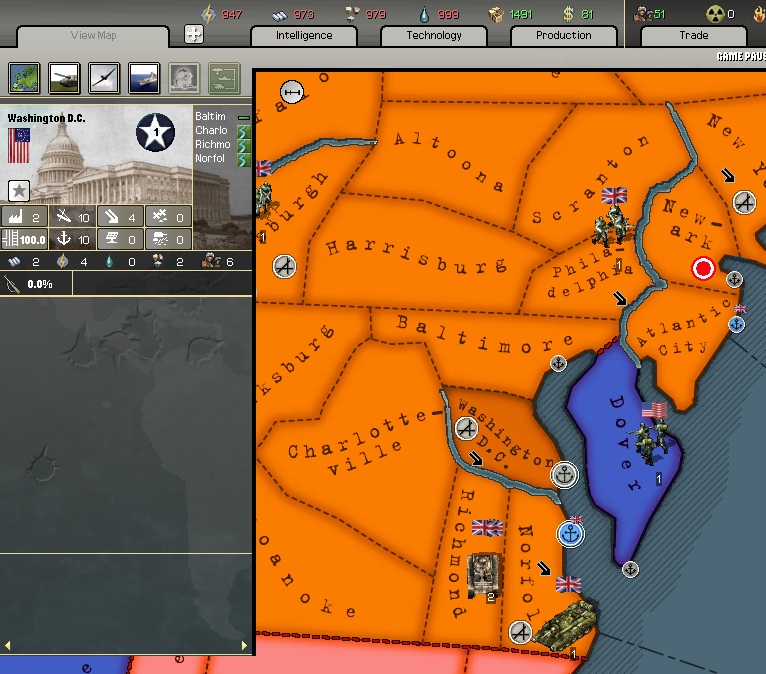Choose Norfol in the adjacent province list
Viewport: 766px width, 674px height.
pos(211,159)
